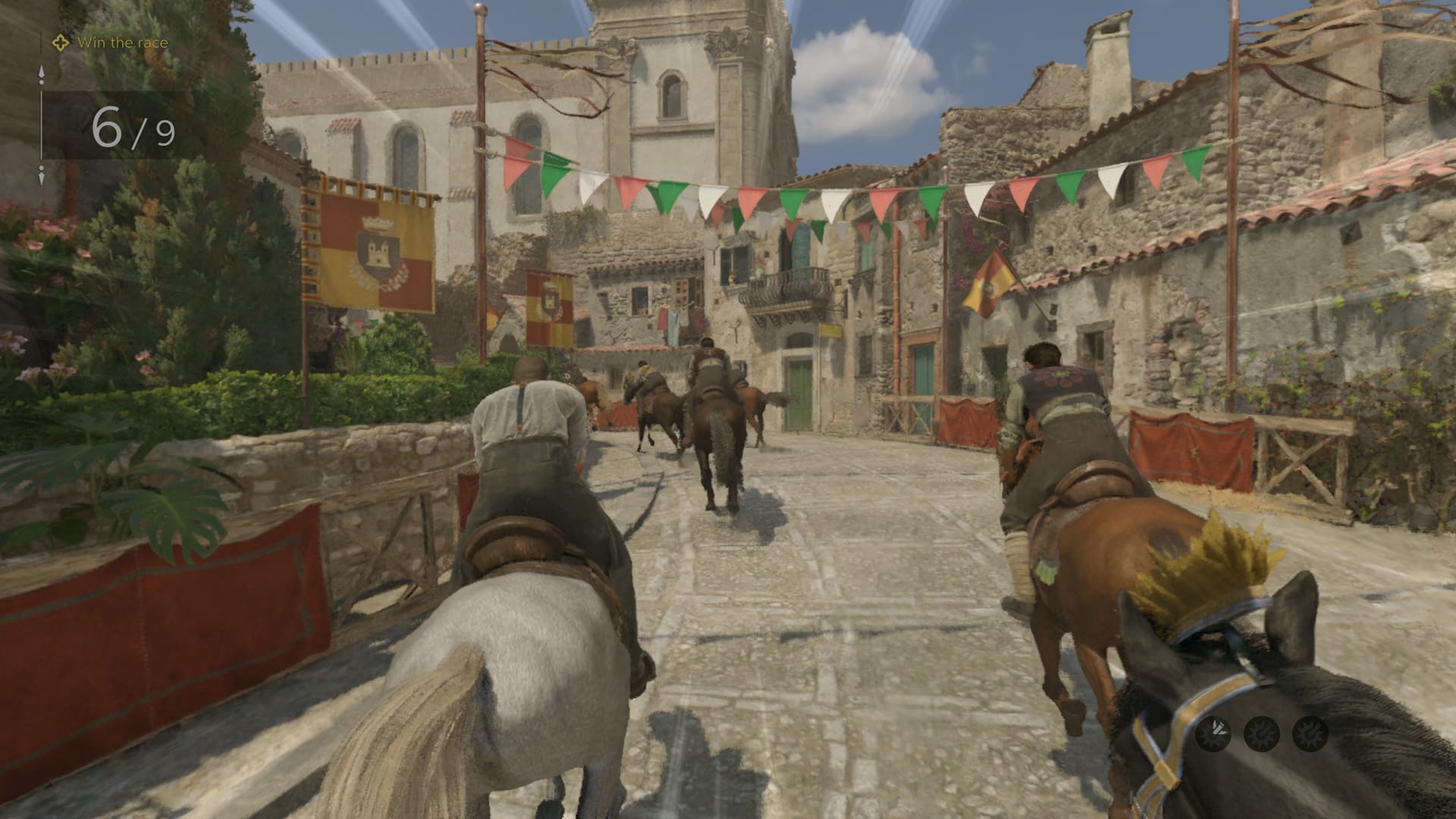The width and height of the screenshot is (1456, 819).
Task: Click the upward arrow indicator on left HUD
Action: [41, 72]
